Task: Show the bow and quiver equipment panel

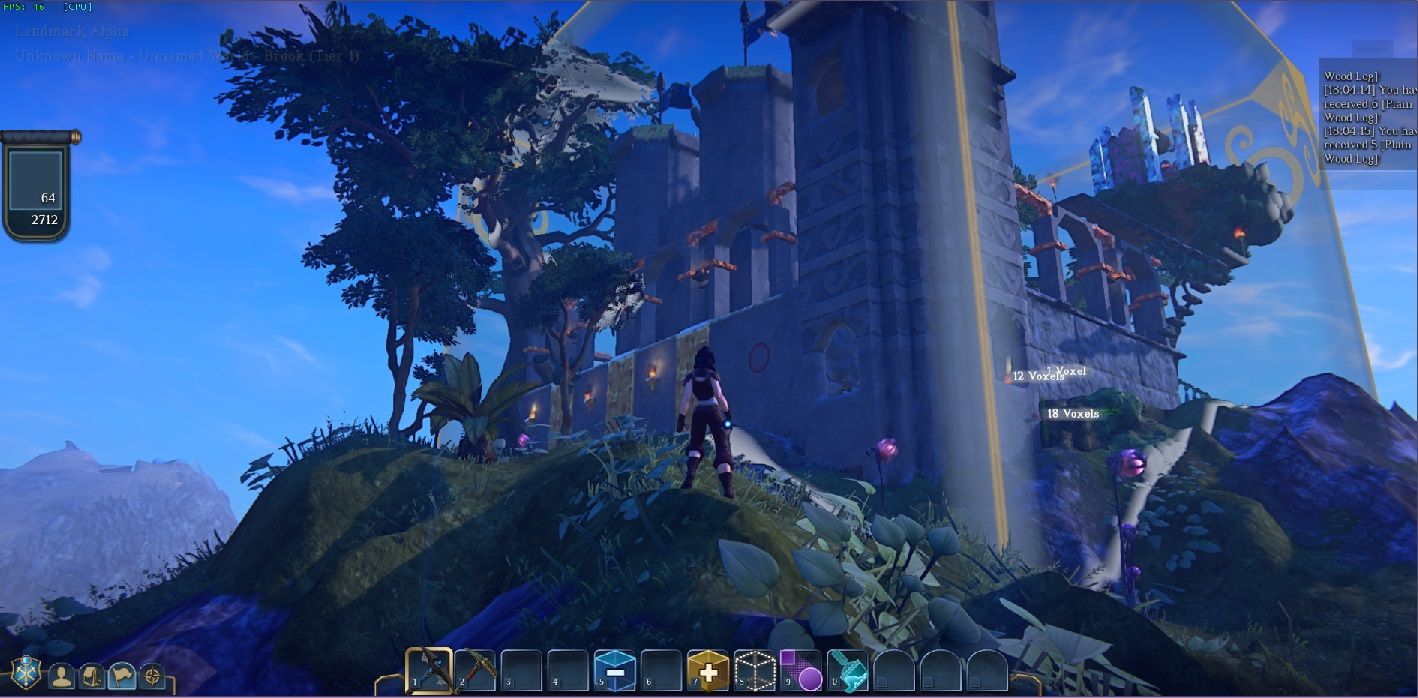Action: click(x=92, y=676)
